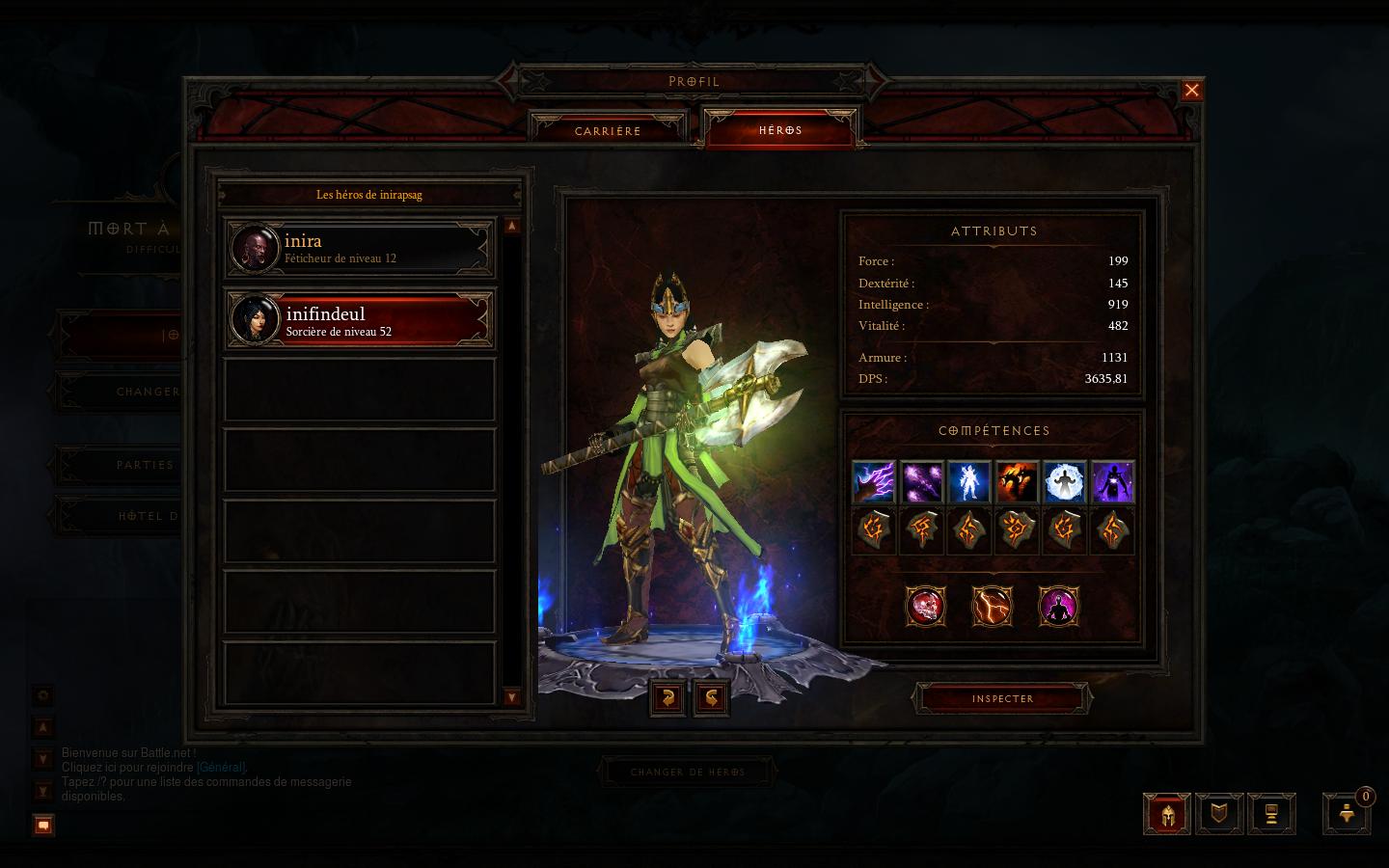This screenshot has width=1389, height=868.
Task: Click the purple meditating figure passive skill
Action: pyautogui.click(x=1058, y=607)
